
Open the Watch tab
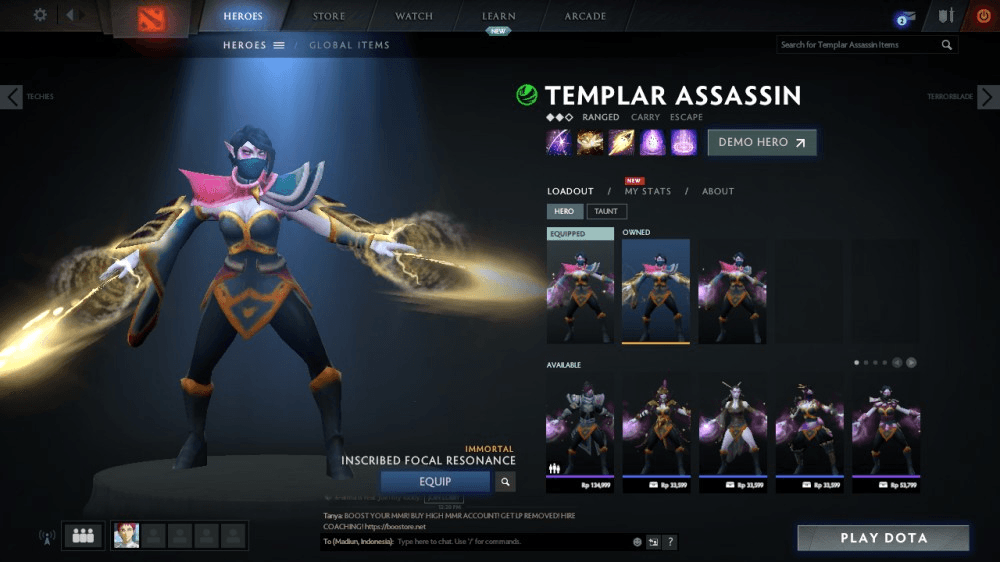[x=414, y=16]
